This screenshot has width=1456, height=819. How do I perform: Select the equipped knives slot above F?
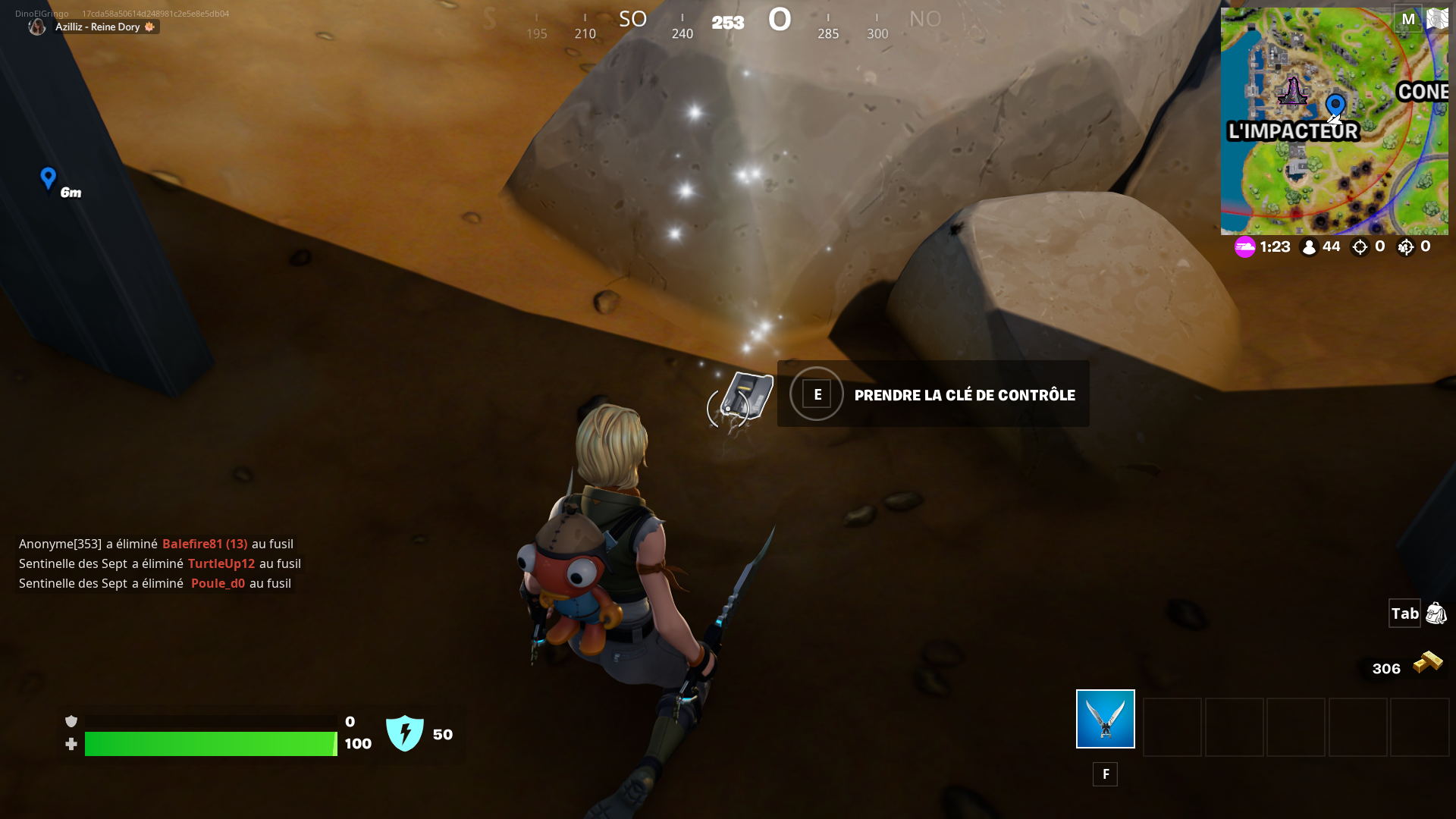1104,718
